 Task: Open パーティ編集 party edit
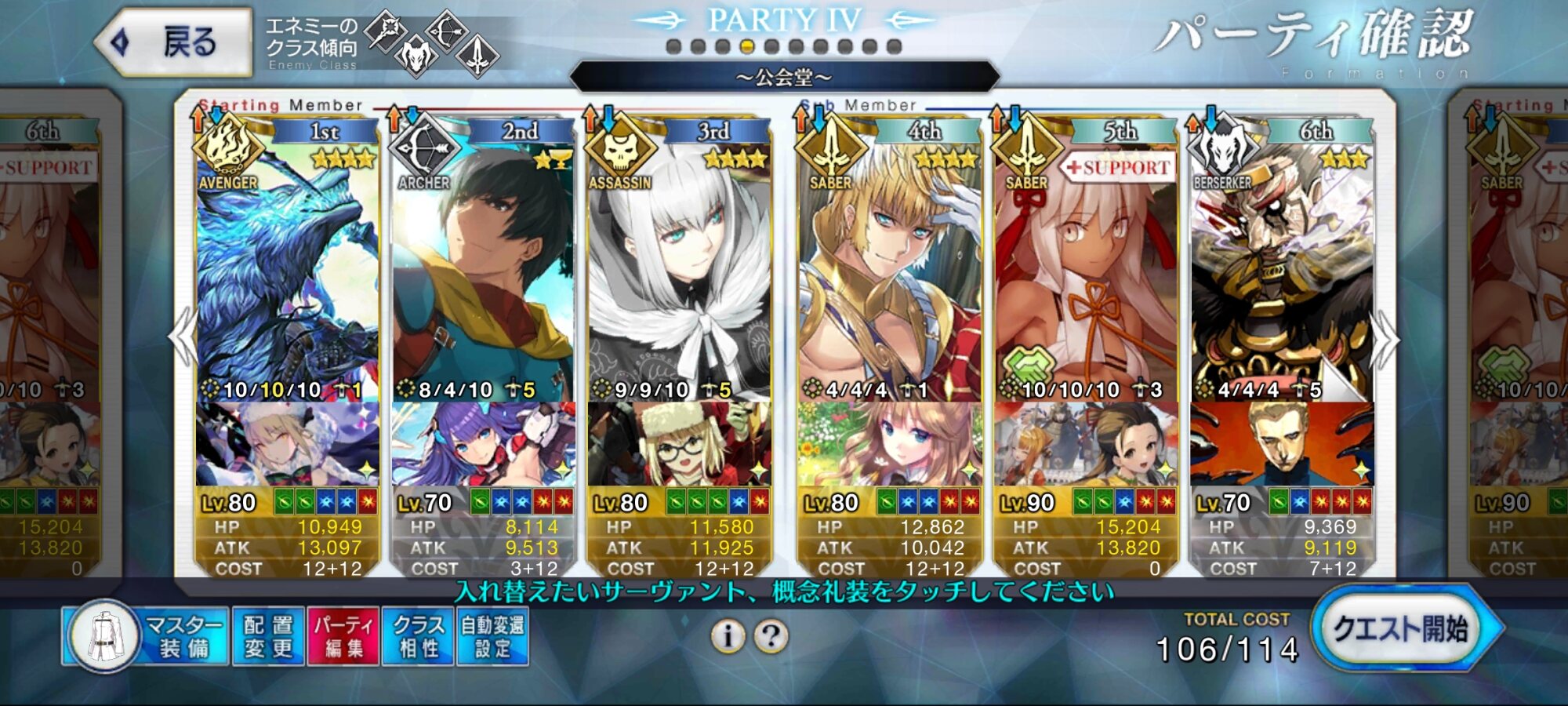coord(343,636)
